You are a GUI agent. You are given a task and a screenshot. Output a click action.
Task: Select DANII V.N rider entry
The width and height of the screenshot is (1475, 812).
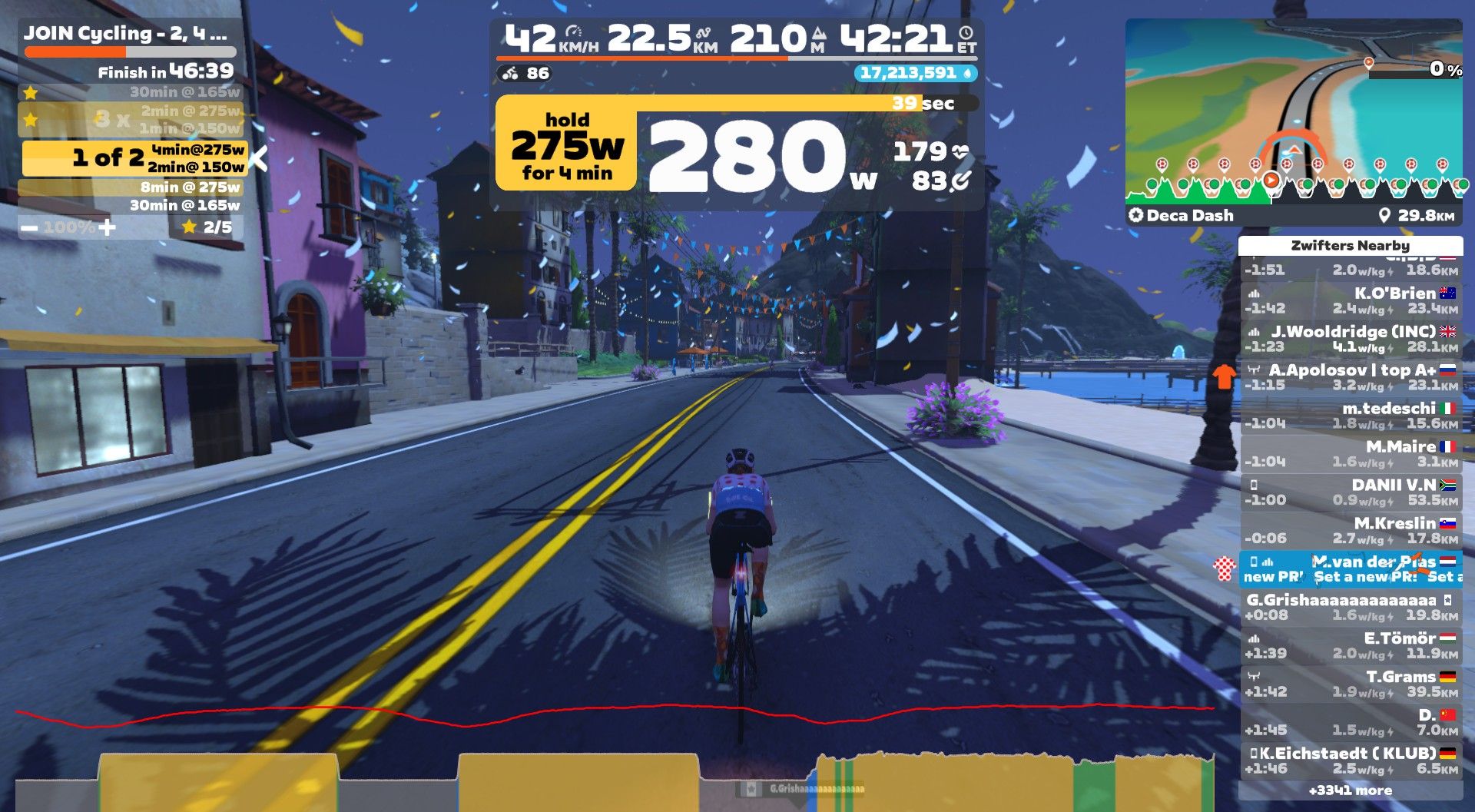click(x=1351, y=492)
